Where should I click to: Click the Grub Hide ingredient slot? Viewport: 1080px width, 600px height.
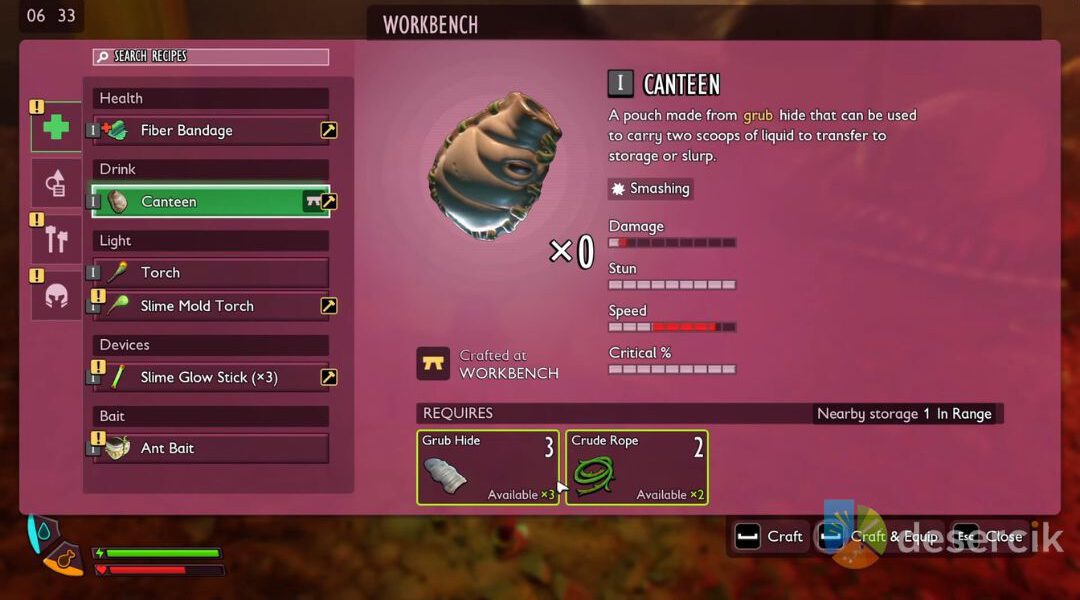[x=488, y=467]
